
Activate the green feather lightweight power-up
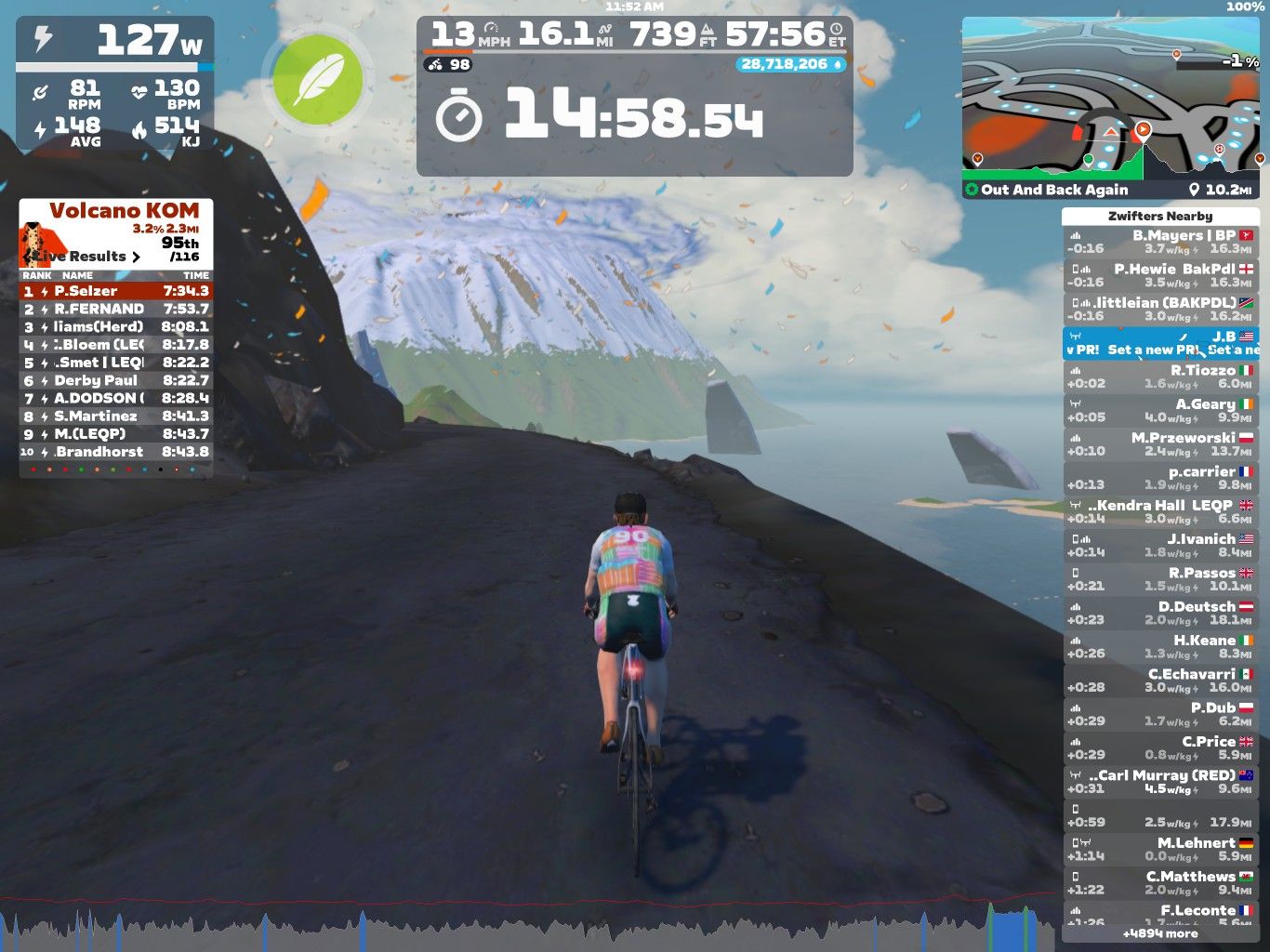point(317,79)
